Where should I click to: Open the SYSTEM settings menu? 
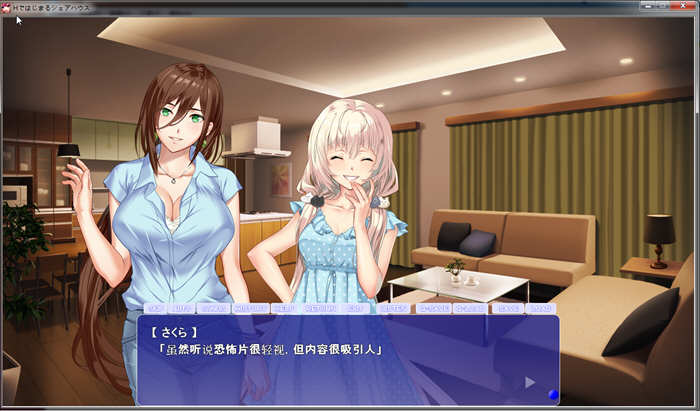(395, 309)
